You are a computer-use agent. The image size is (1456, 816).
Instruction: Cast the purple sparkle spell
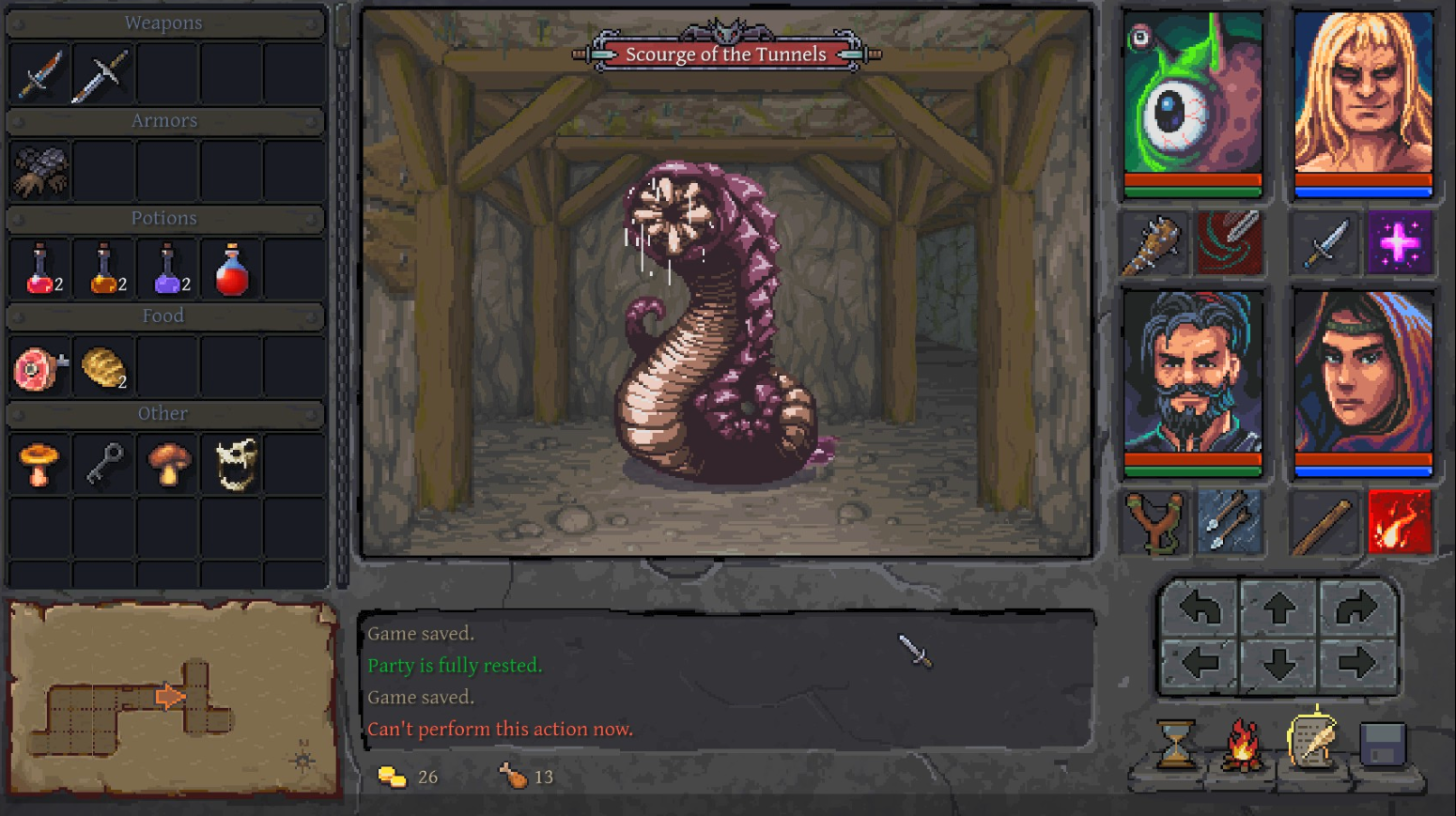[x=1400, y=244]
